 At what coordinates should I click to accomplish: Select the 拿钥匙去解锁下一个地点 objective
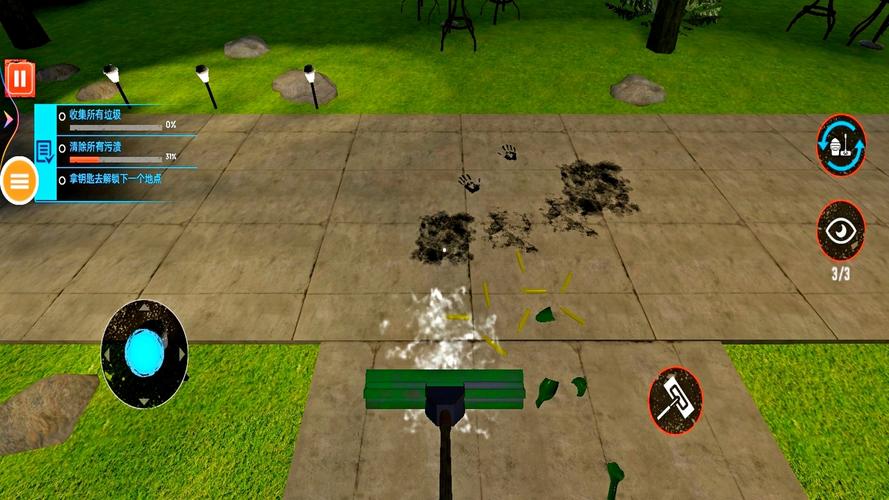(110, 179)
